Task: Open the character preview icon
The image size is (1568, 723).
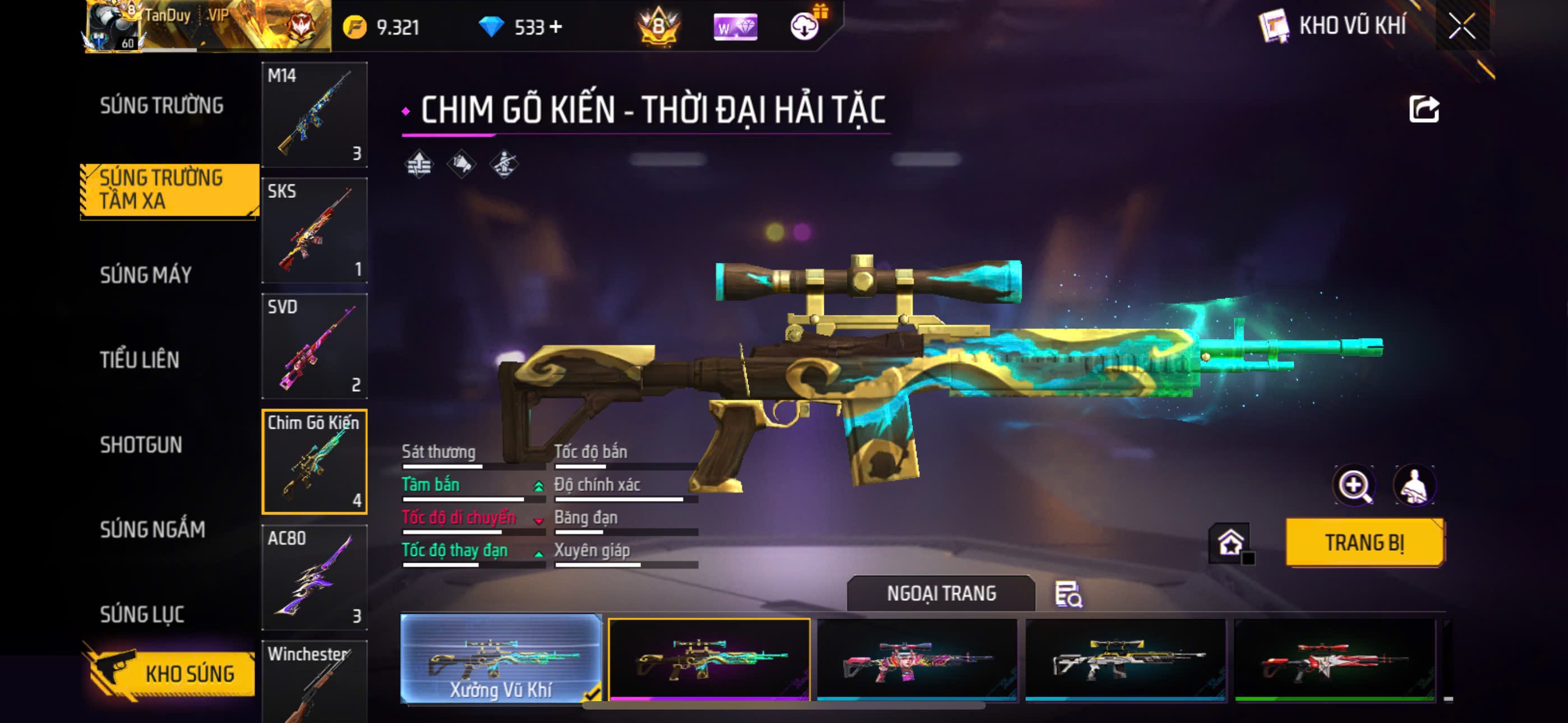Action: point(1413,486)
